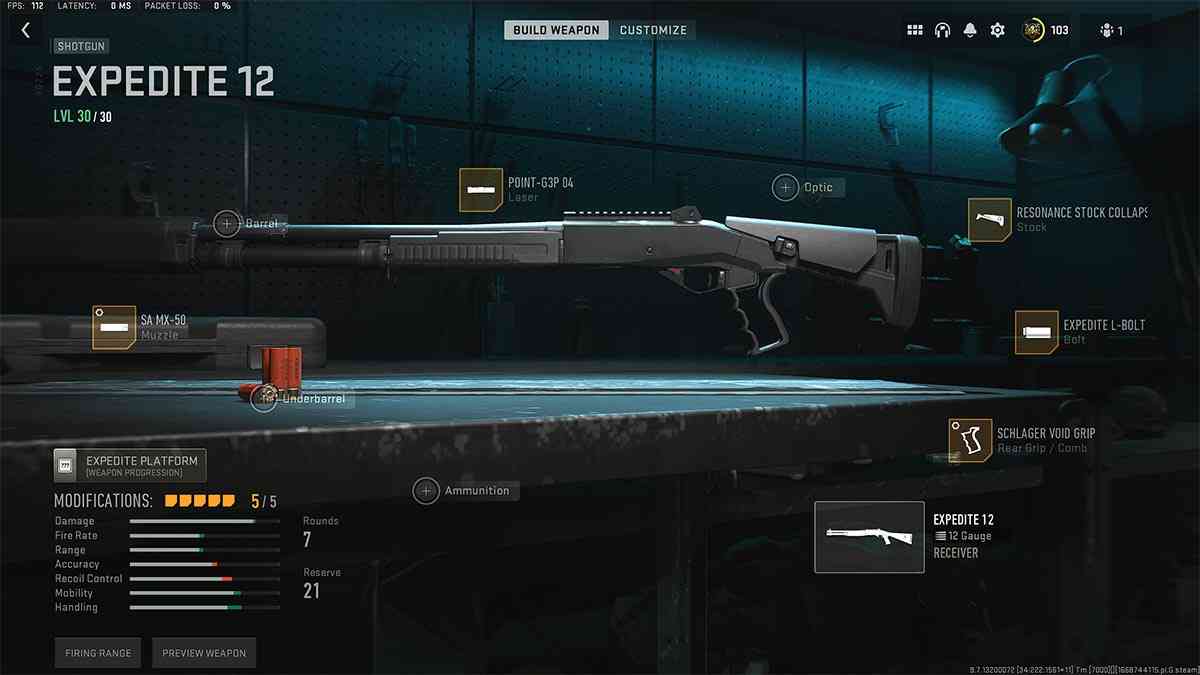Add an Ammunition attachment
Viewport: 1200px width, 675px height.
(427, 491)
